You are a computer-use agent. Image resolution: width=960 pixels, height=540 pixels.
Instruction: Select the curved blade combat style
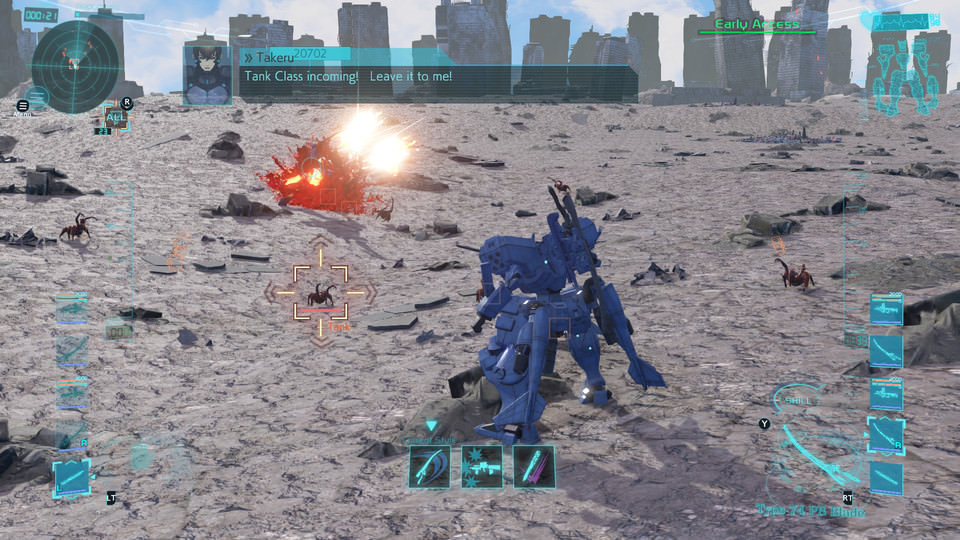click(x=429, y=466)
